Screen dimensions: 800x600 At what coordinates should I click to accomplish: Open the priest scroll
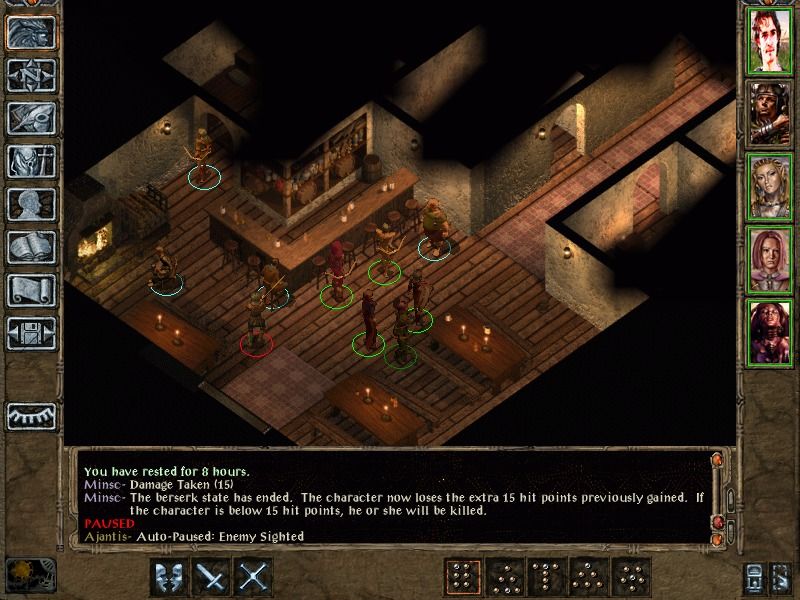30,290
